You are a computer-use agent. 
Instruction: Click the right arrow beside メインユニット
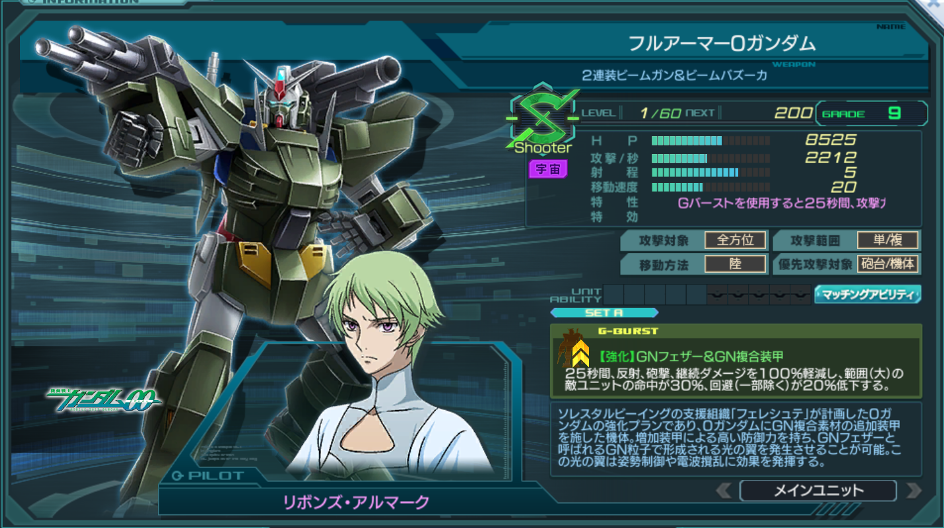909,491
